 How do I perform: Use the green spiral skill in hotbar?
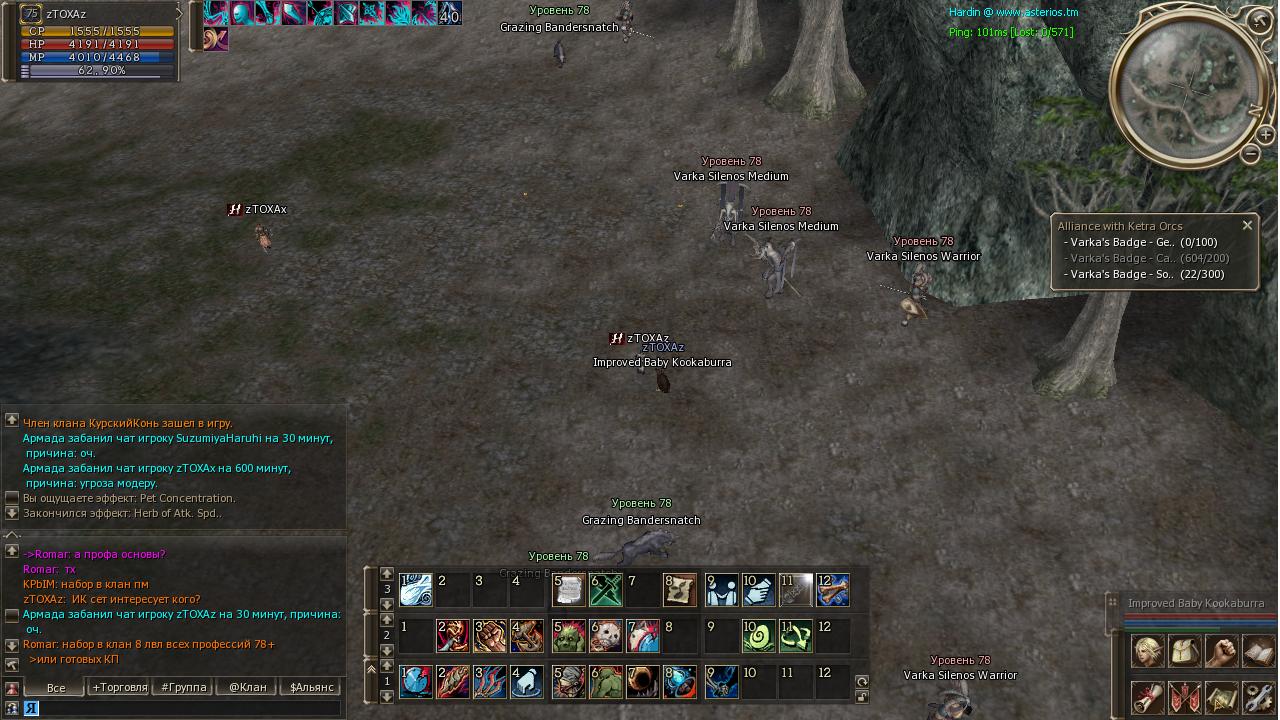coord(759,636)
